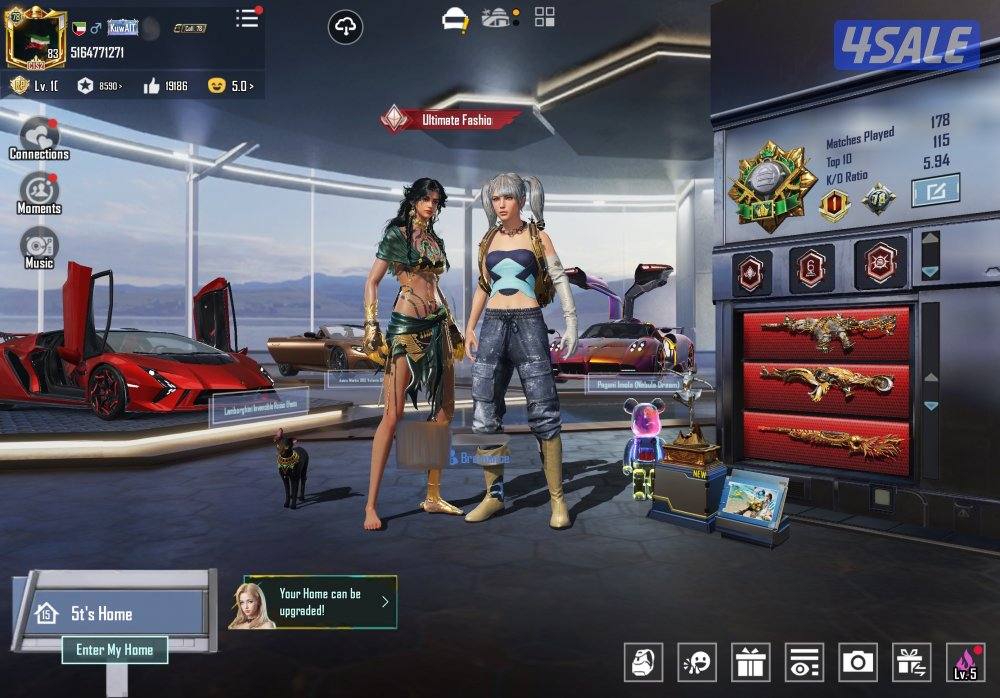Open the popularity score 8590
Image resolution: width=1000 pixels, height=698 pixels.
(100, 86)
